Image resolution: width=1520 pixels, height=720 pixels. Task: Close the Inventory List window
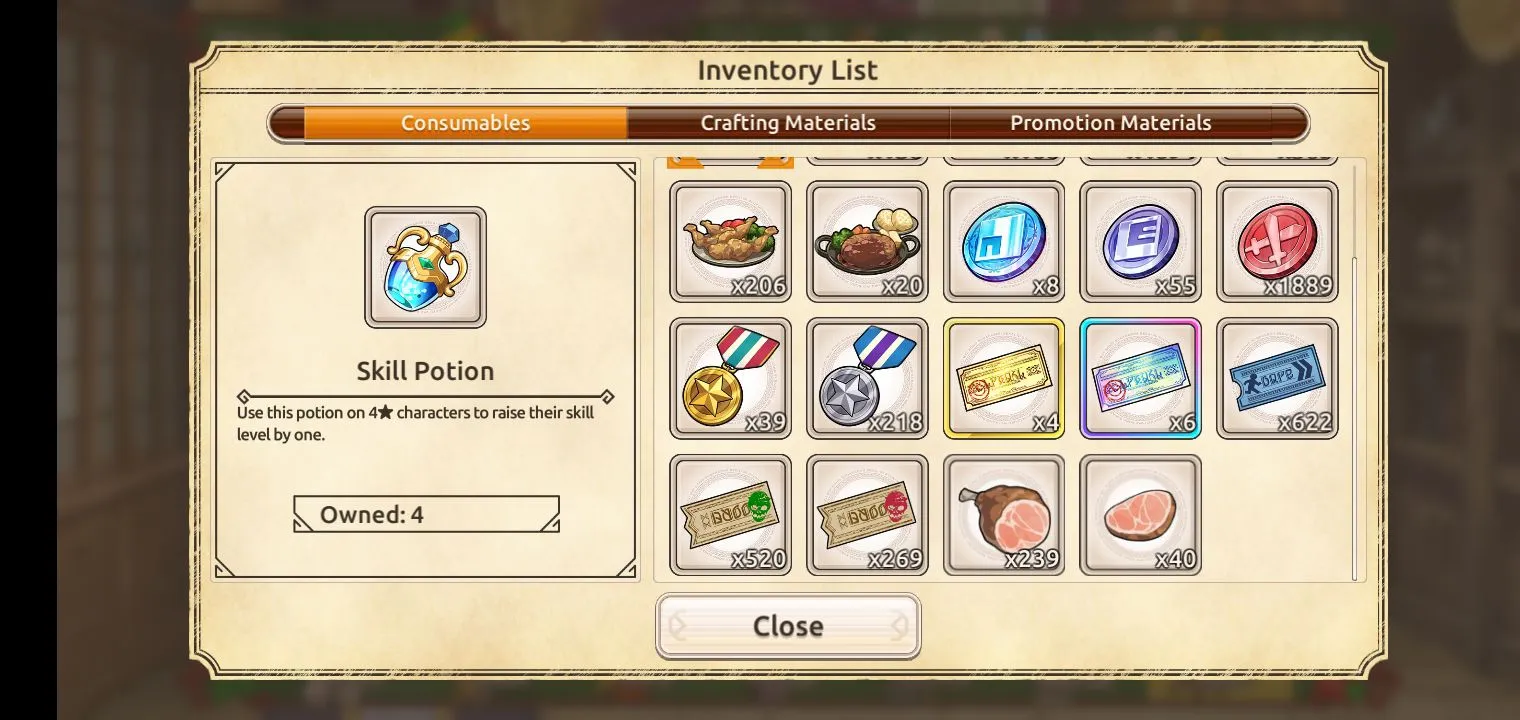(788, 626)
